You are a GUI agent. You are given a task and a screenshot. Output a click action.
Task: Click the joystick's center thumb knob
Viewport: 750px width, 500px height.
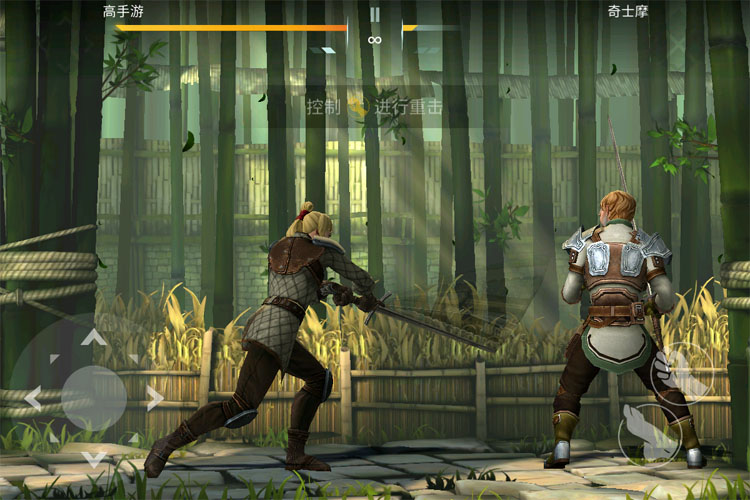94,398
